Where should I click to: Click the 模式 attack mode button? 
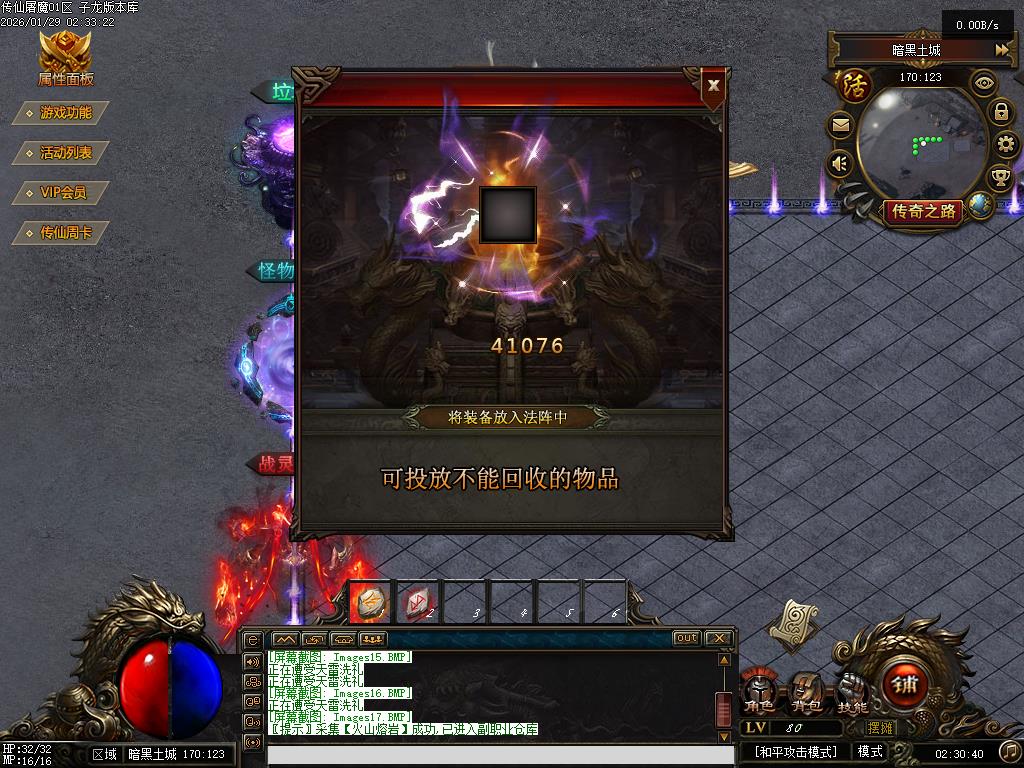(870, 752)
